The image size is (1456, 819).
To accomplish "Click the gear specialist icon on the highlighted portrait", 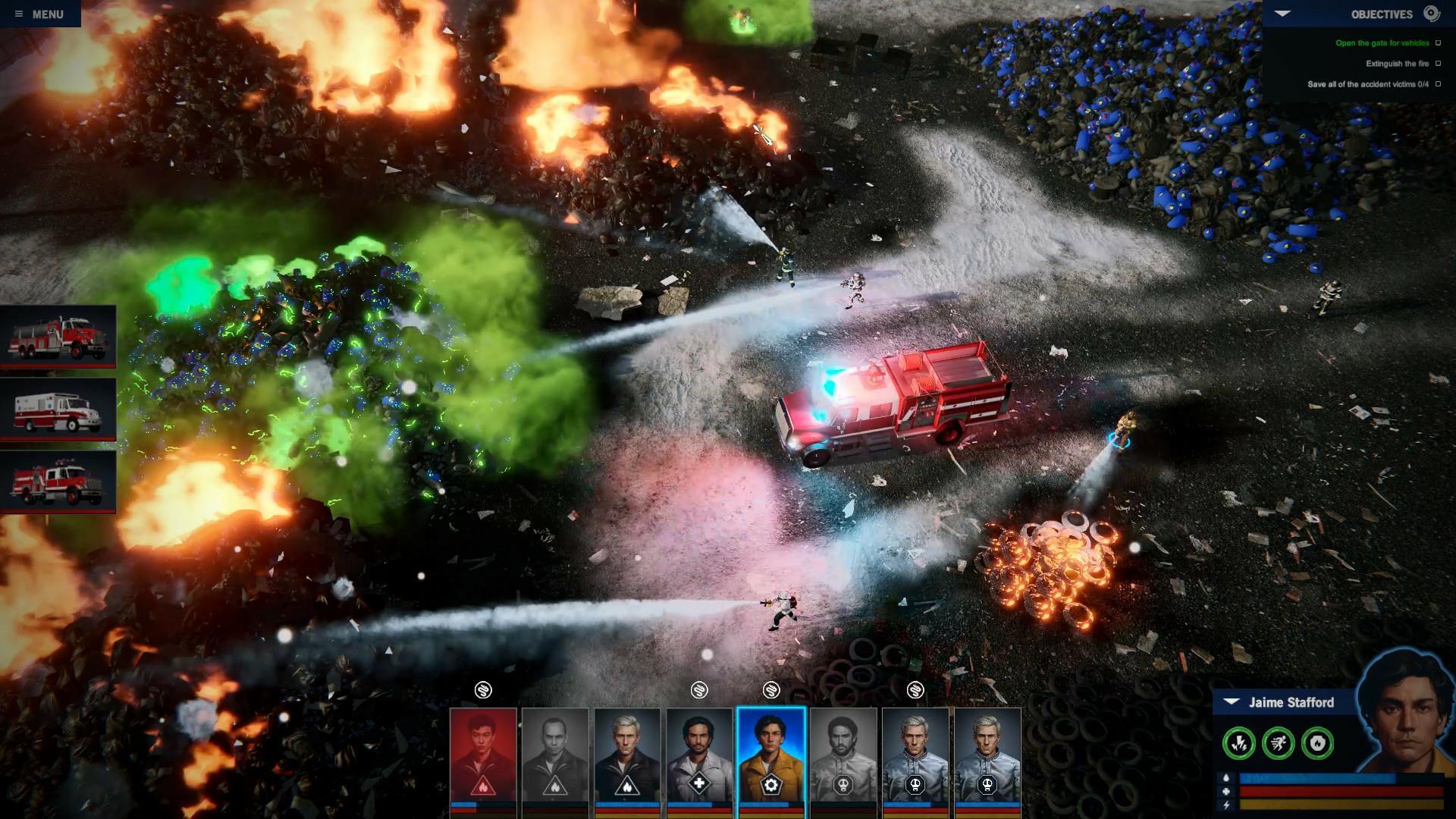I will [771, 784].
